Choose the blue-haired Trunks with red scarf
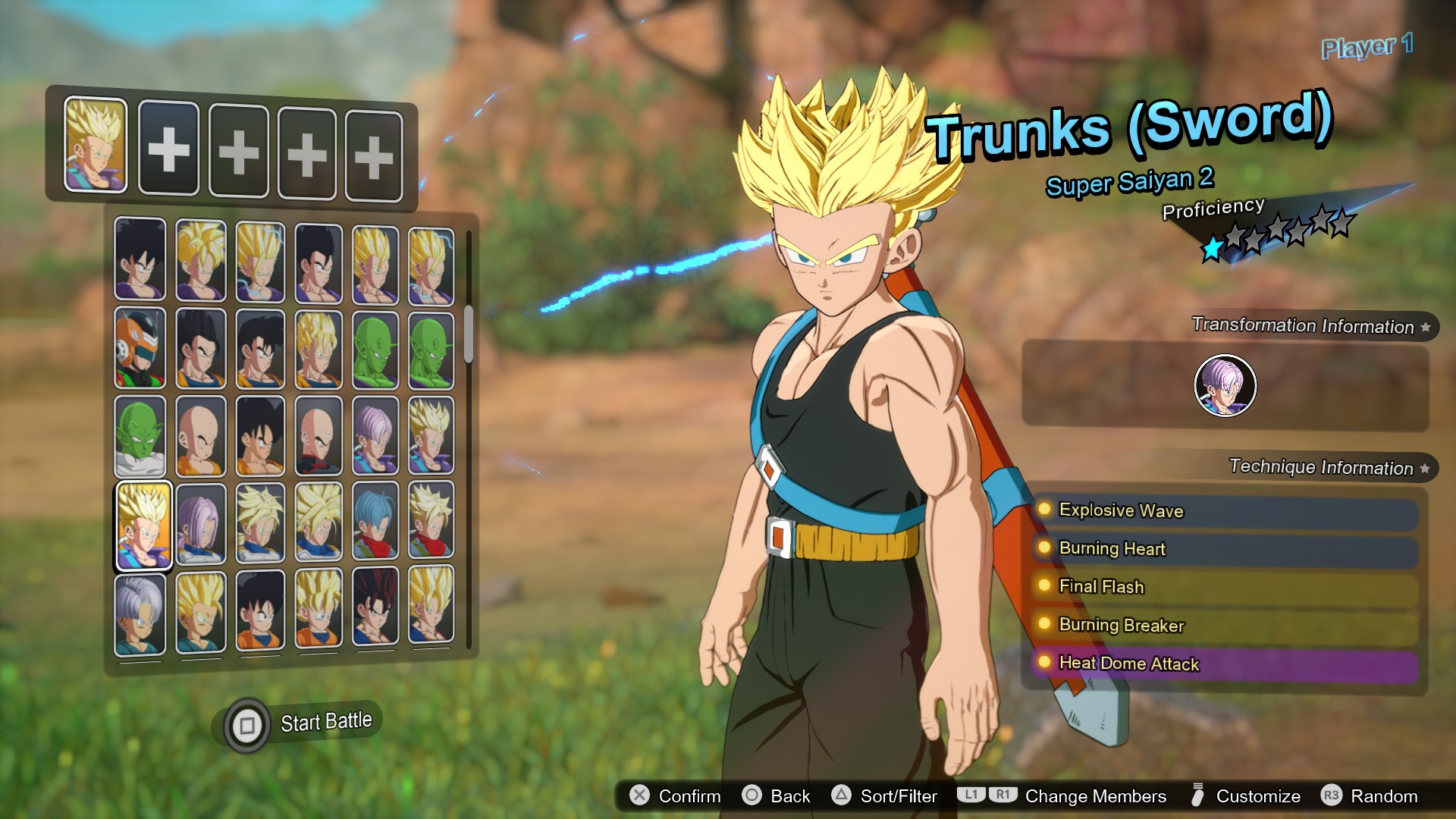1456x819 pixels. 375,523
